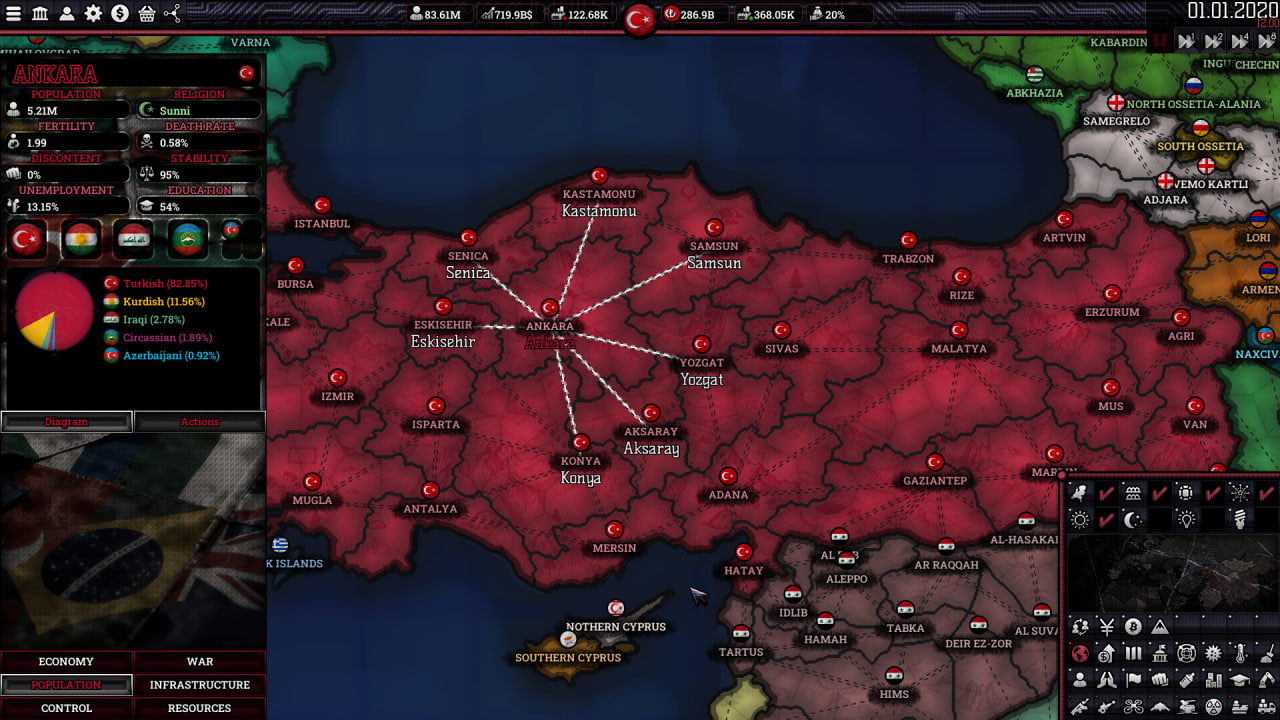Open the Control panel
Screen dimensions: 1280x720
click(x=66, y=708)
